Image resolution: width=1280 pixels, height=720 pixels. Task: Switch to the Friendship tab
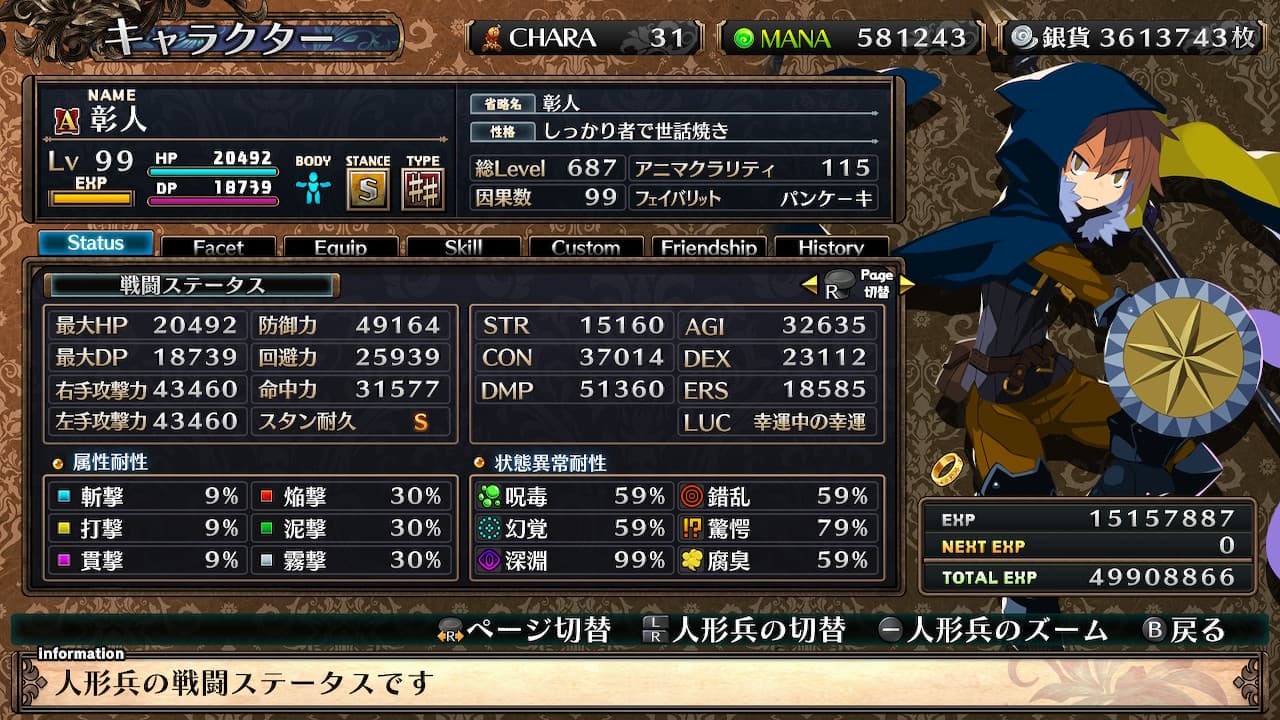[x=709, y=247]
